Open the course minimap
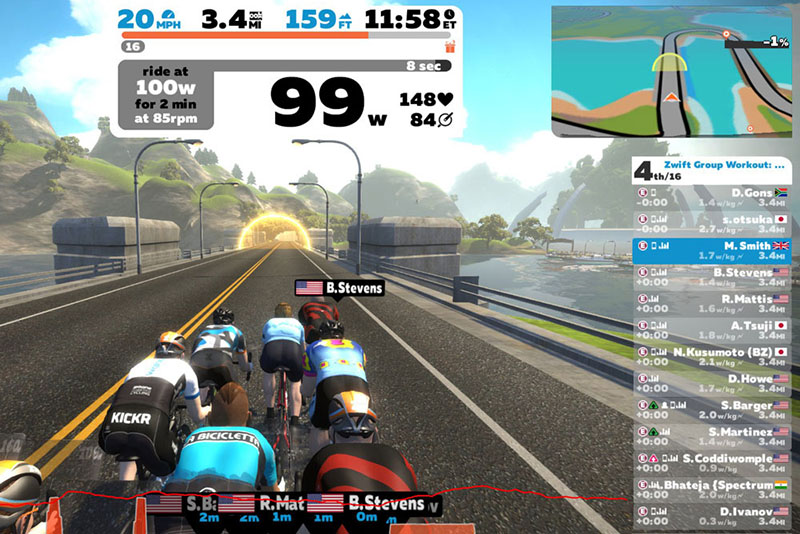This screenshot has height=534, width=800. 675,72
